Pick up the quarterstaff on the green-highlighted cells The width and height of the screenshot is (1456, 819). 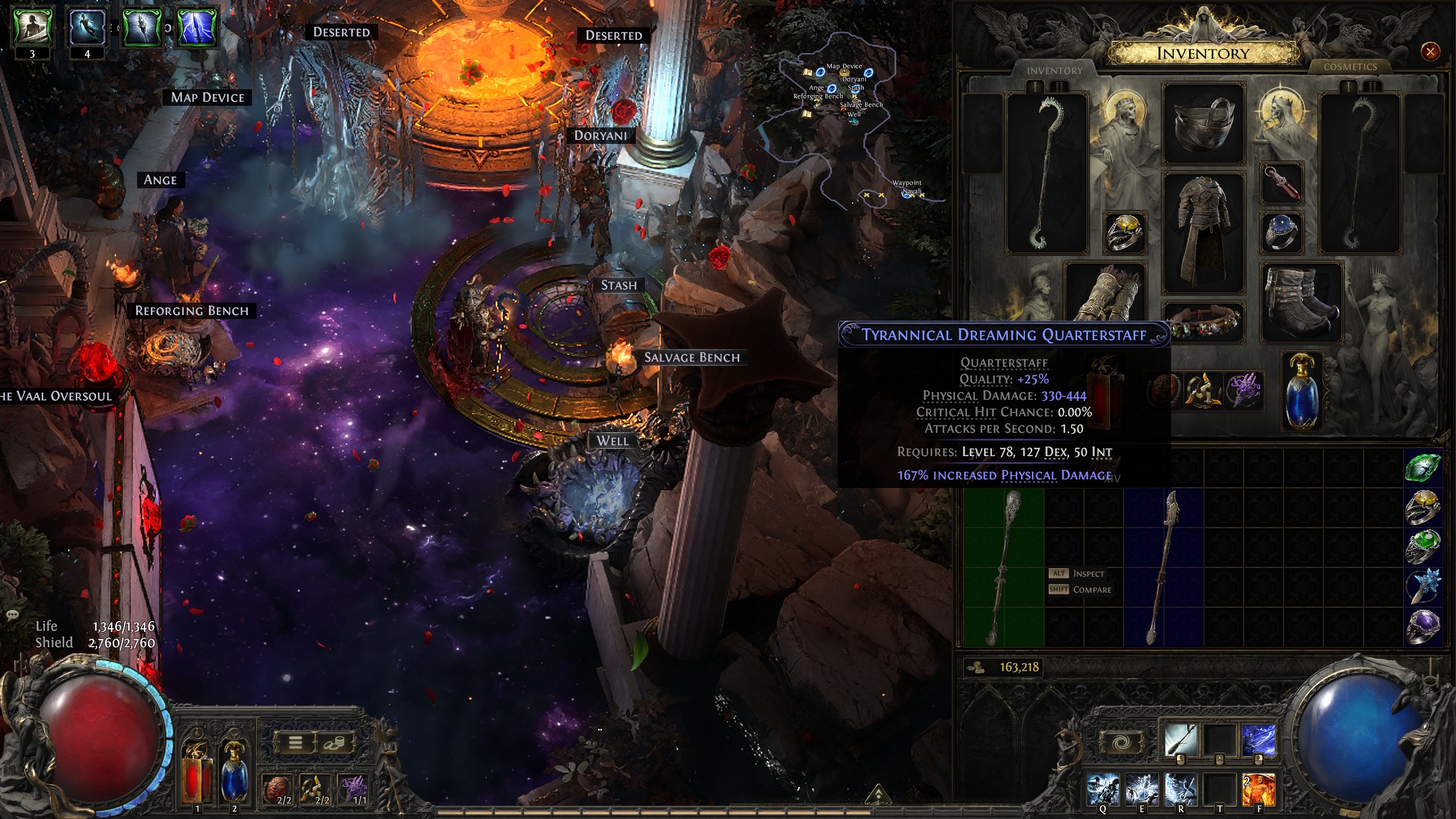tap(1004, 568)
